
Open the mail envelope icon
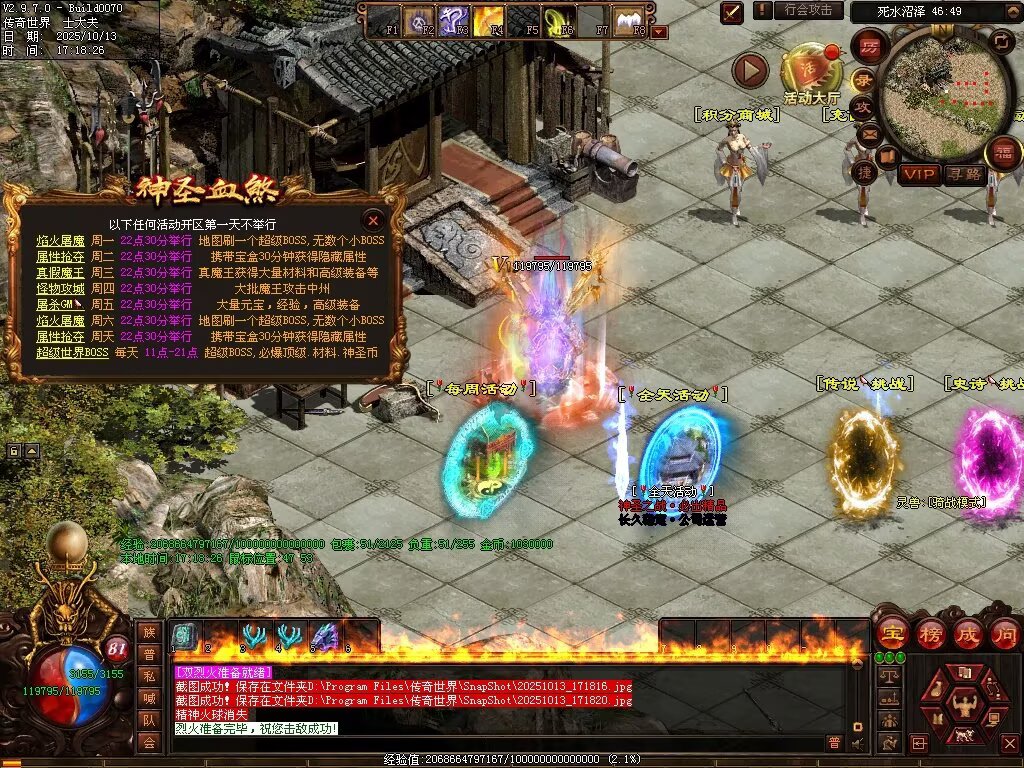(x=869, y=133)
